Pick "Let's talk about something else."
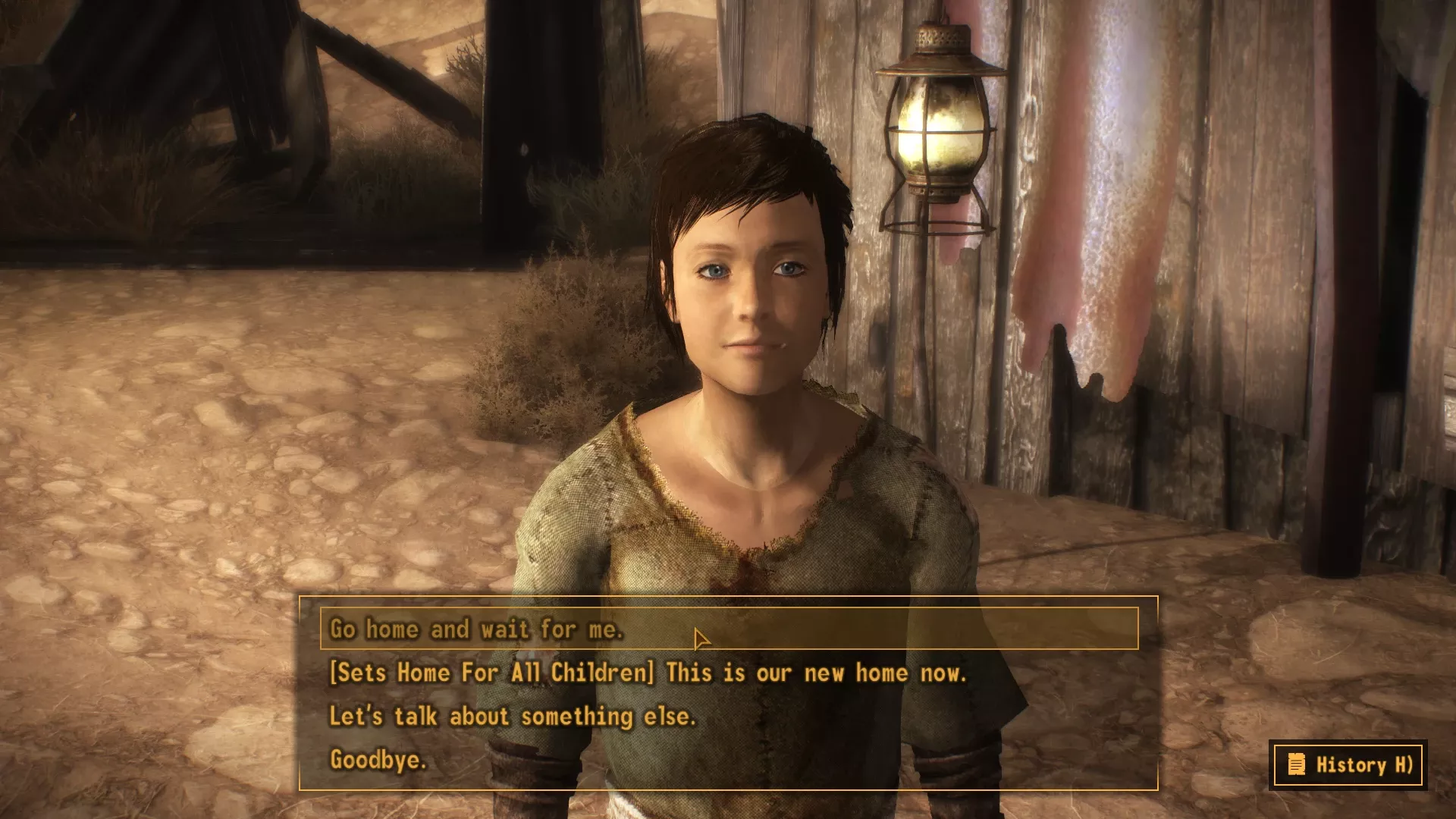The image size is (1456, 819). [x=513, y=716]
